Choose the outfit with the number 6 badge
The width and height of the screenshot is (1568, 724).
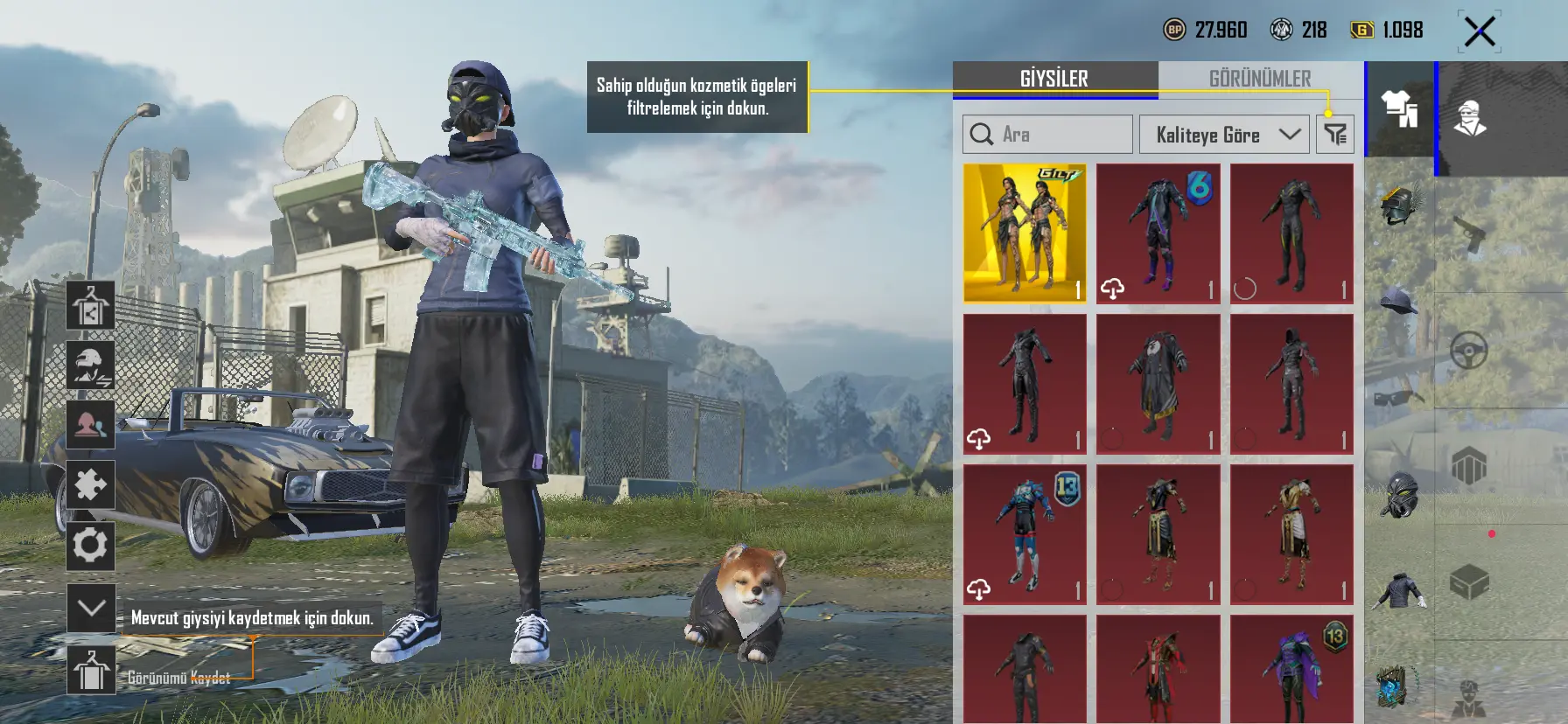coord(1158,233)
